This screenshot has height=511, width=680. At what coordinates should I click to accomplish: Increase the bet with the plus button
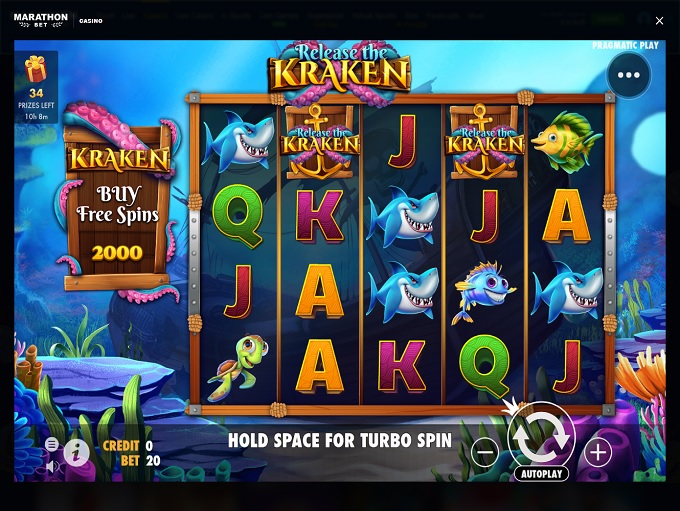598,453
